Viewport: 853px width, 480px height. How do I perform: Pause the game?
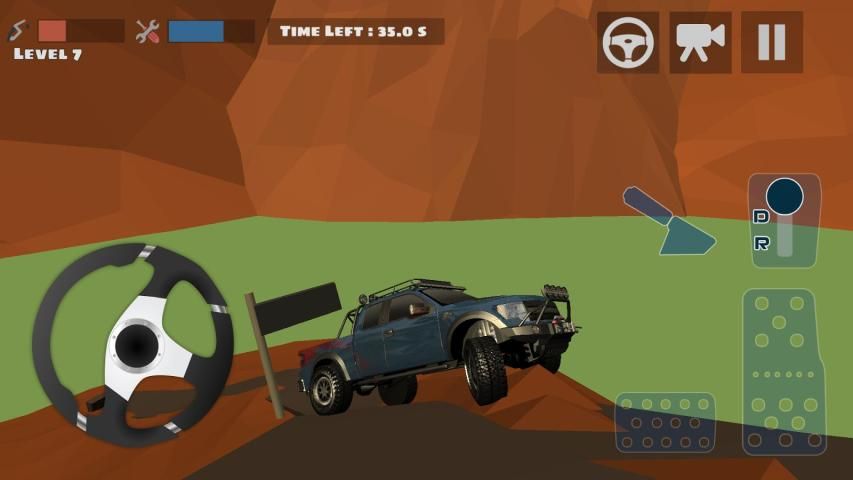click(x=771, y=42)
